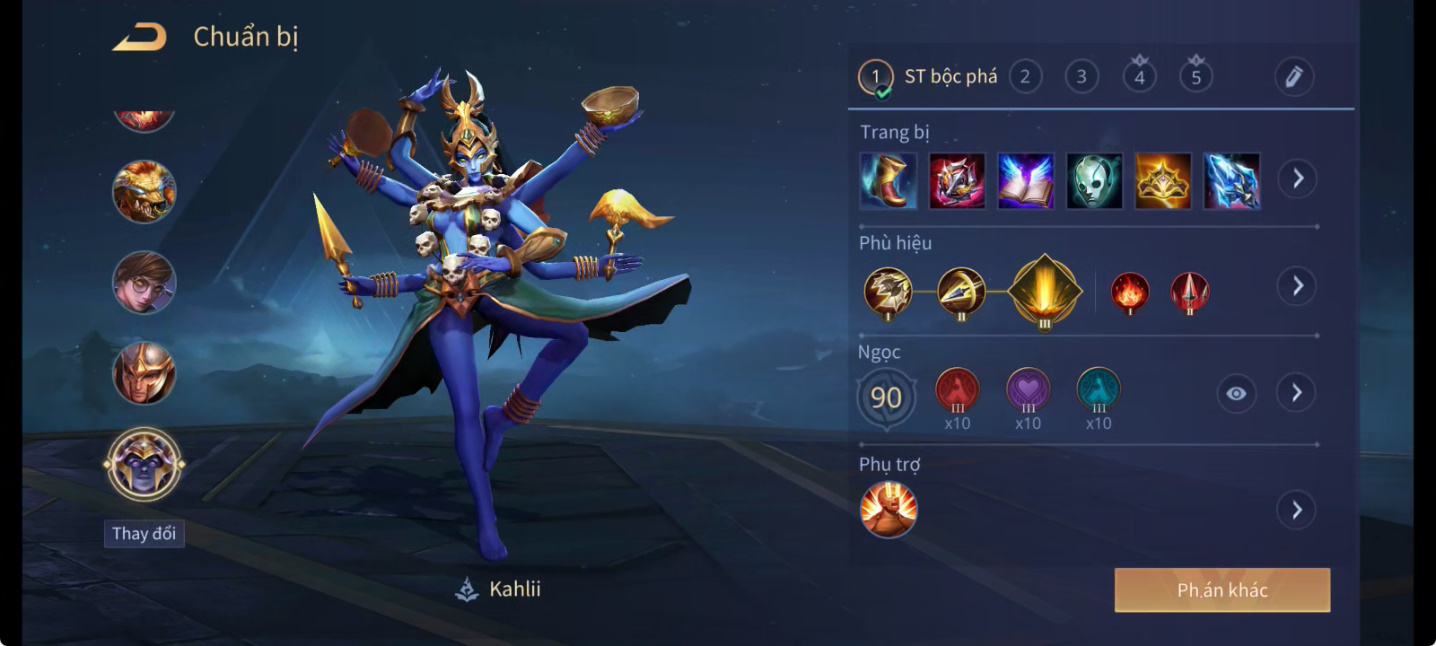Select the Thay đổi hero portrait
The width and height of the screenshot is (1436, 646).
144,465
